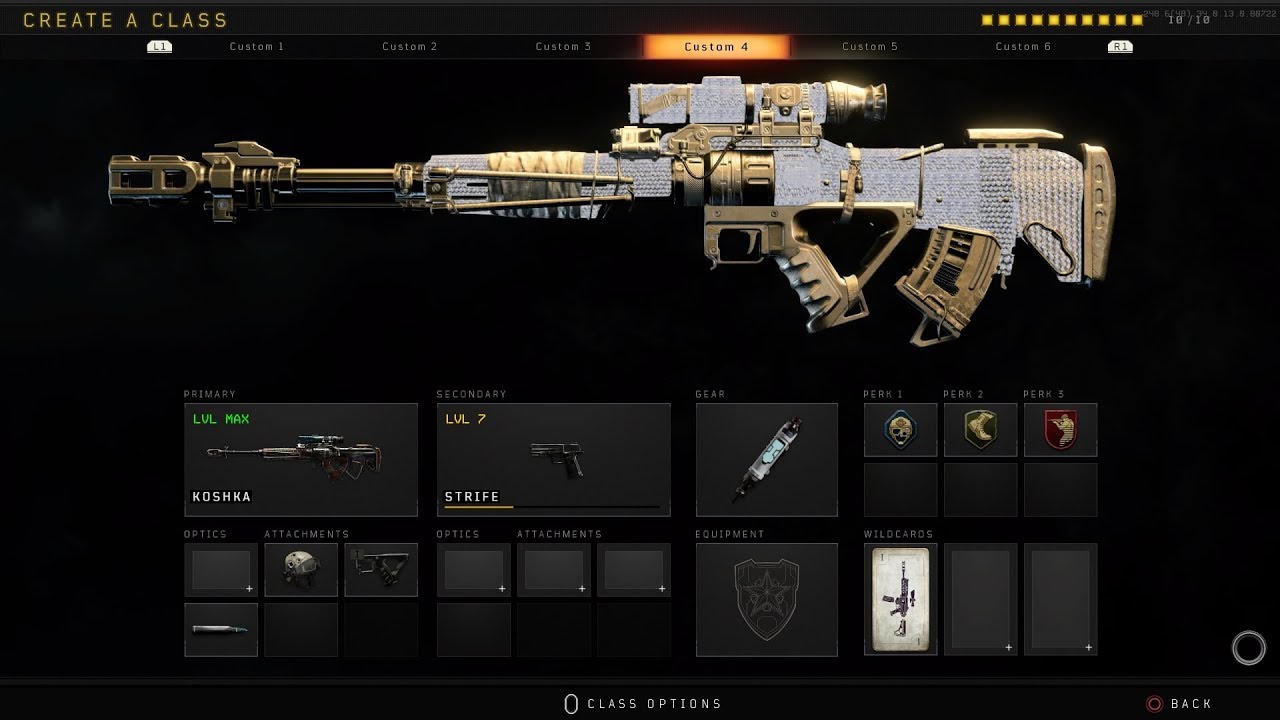Select the Custom 2 class tab

click(410, 47)
